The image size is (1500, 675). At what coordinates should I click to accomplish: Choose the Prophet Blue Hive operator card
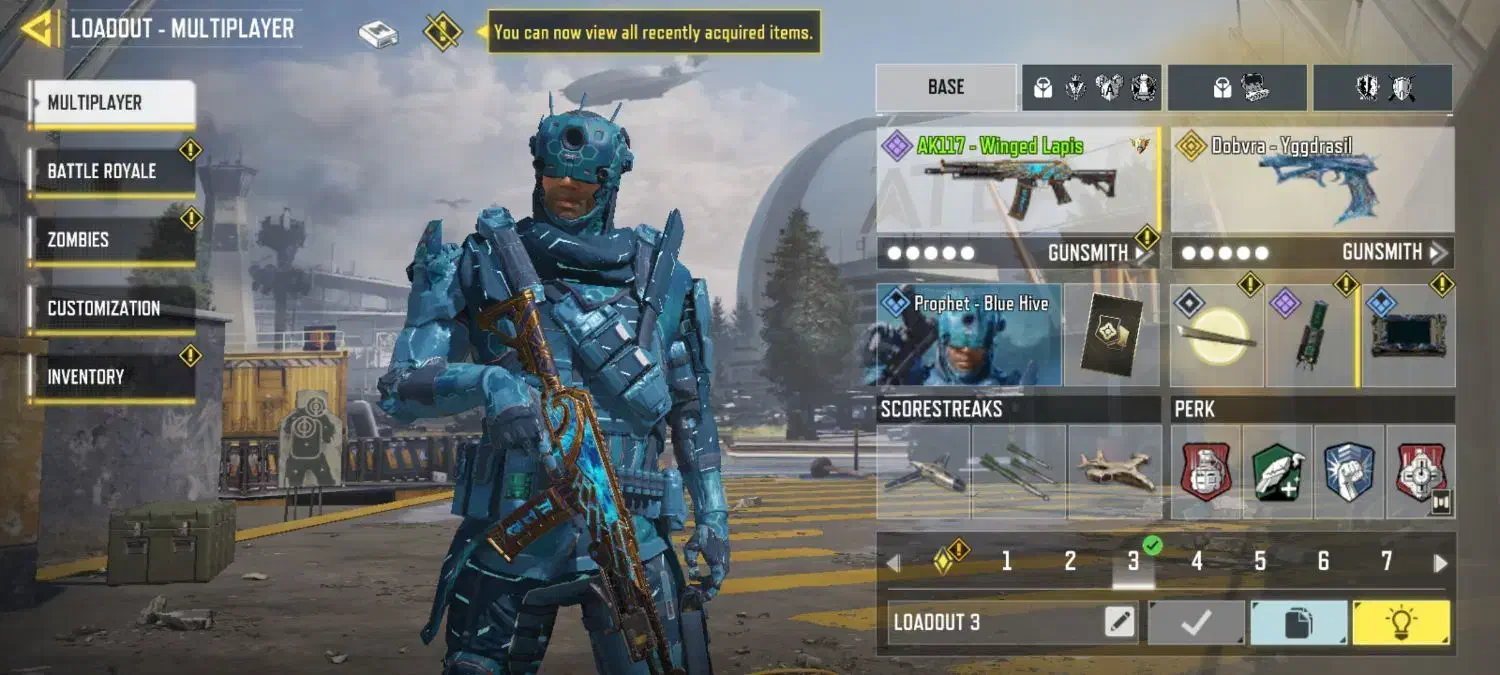tap(969, 335)
